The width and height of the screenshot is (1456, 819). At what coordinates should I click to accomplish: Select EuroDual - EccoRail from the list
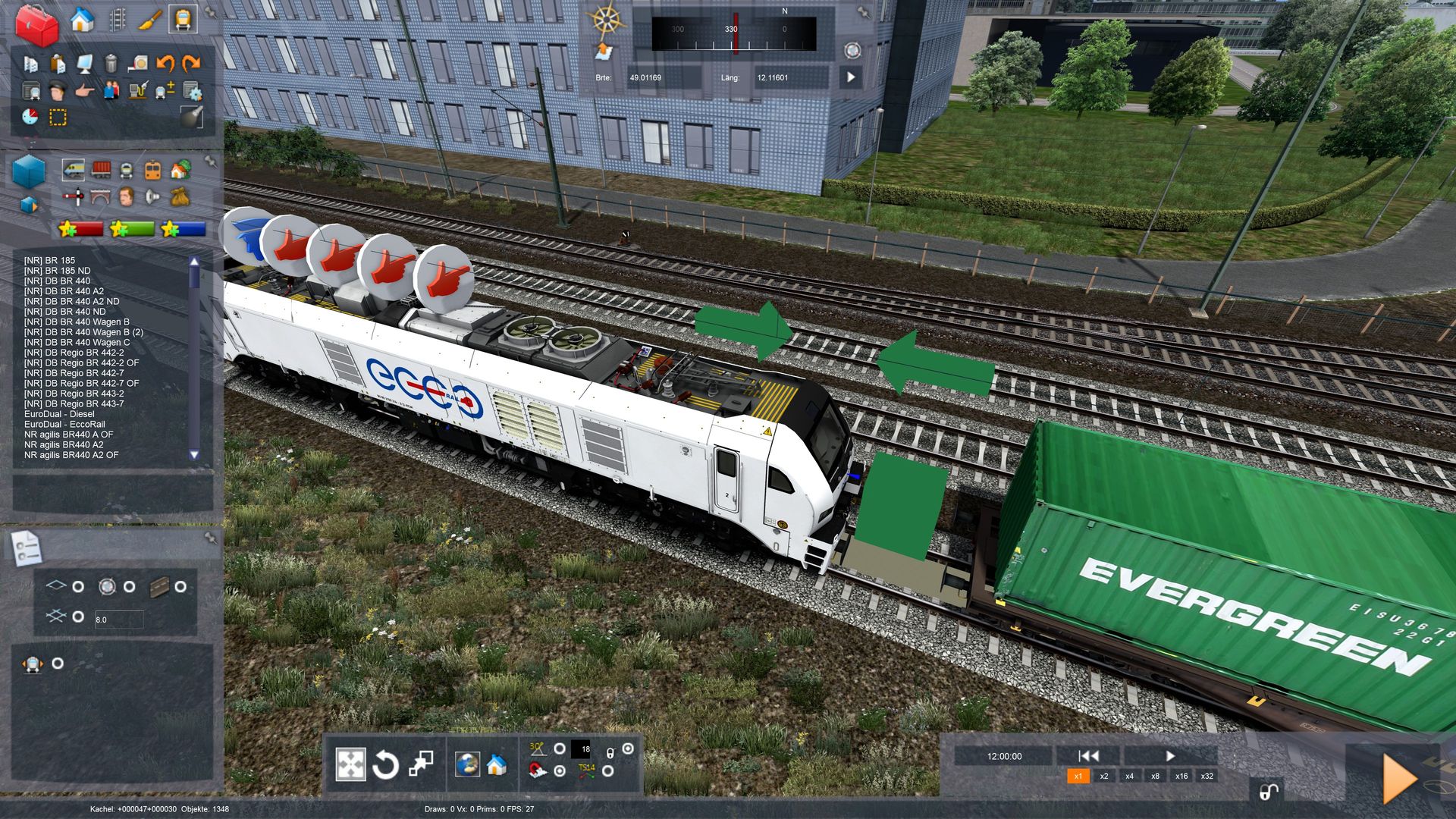tap(64, 425)
